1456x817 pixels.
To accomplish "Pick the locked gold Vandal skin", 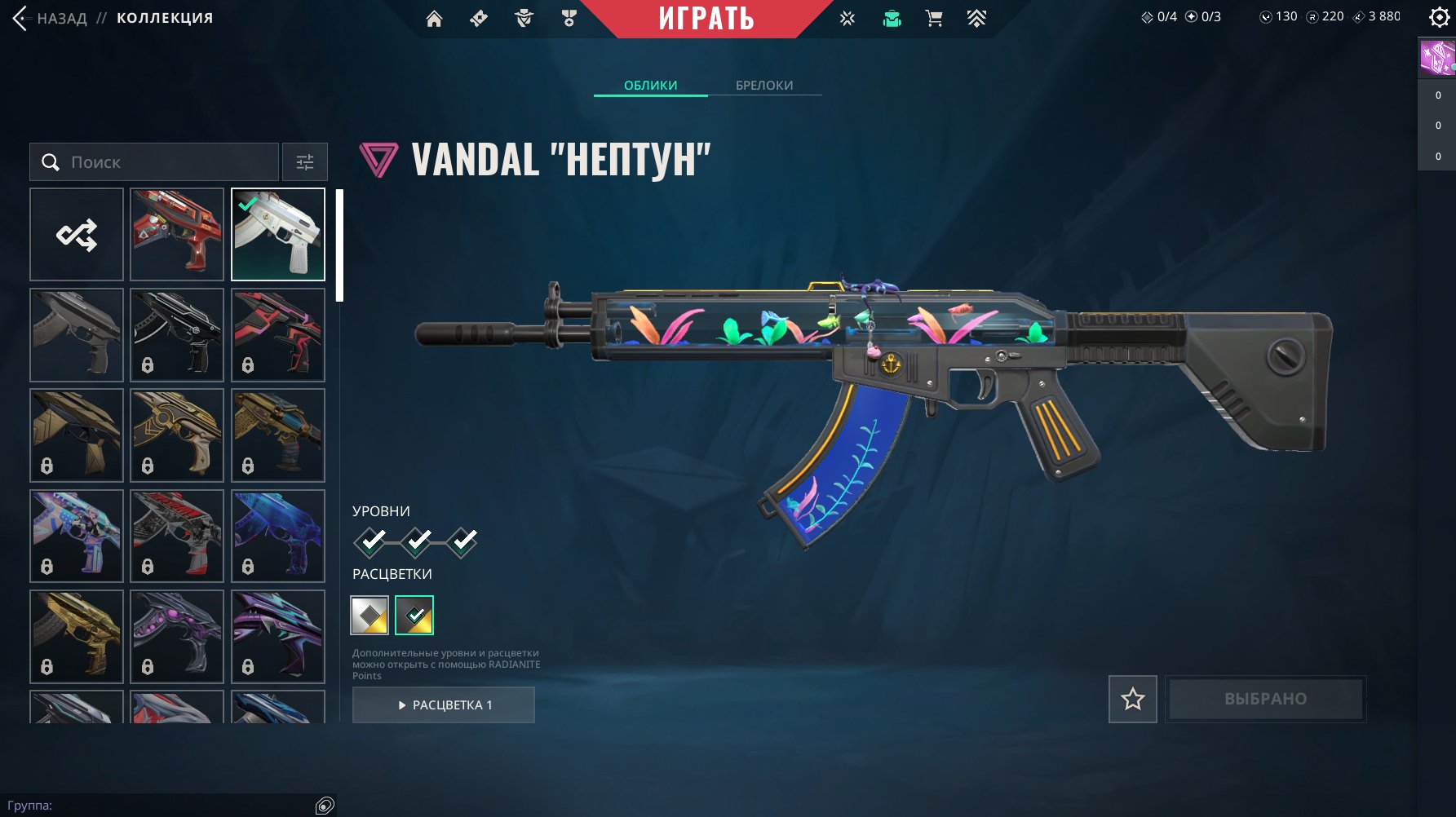I will (x=77, y=637).
